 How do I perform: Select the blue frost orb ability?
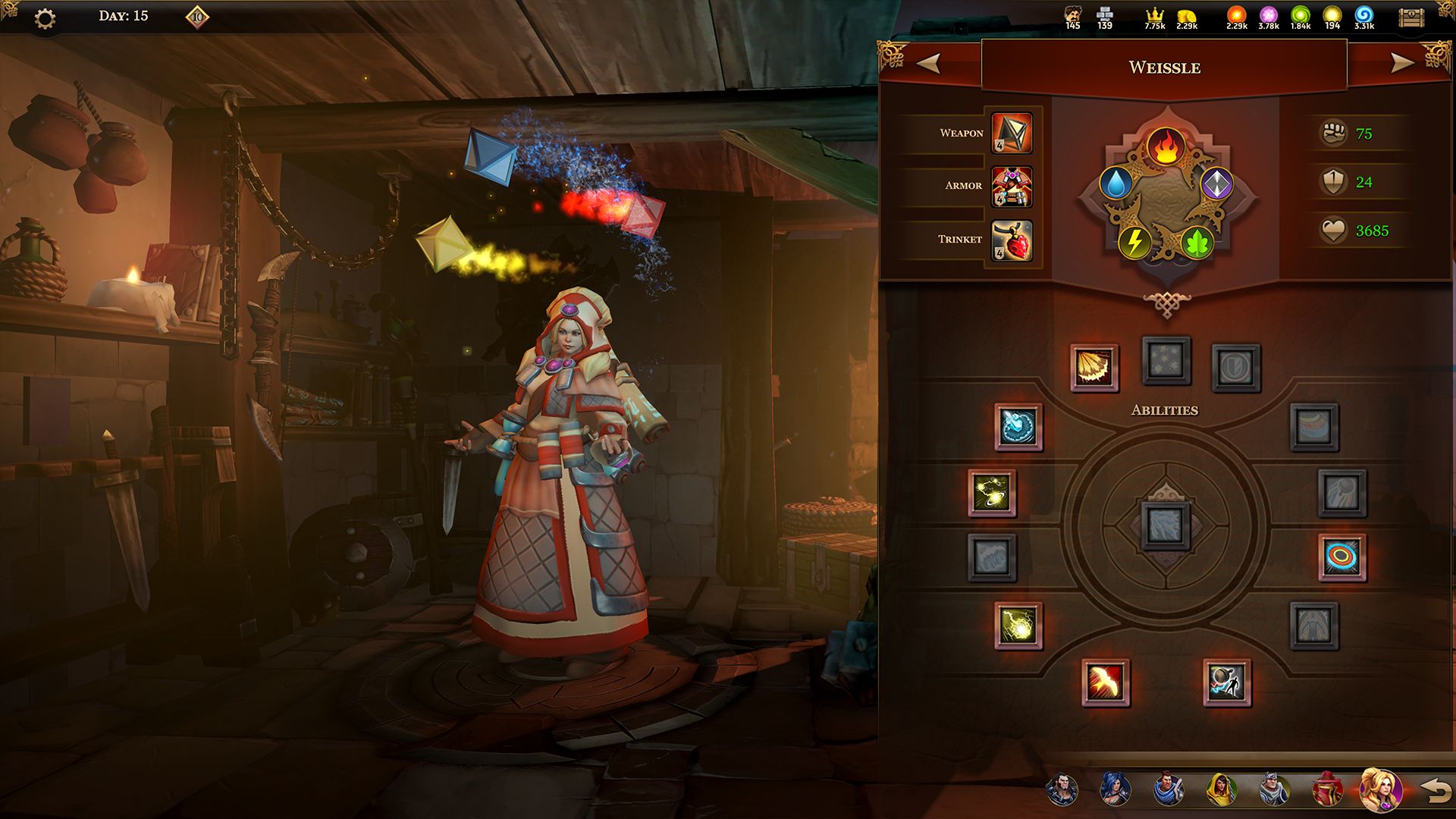coord(1018,427)
